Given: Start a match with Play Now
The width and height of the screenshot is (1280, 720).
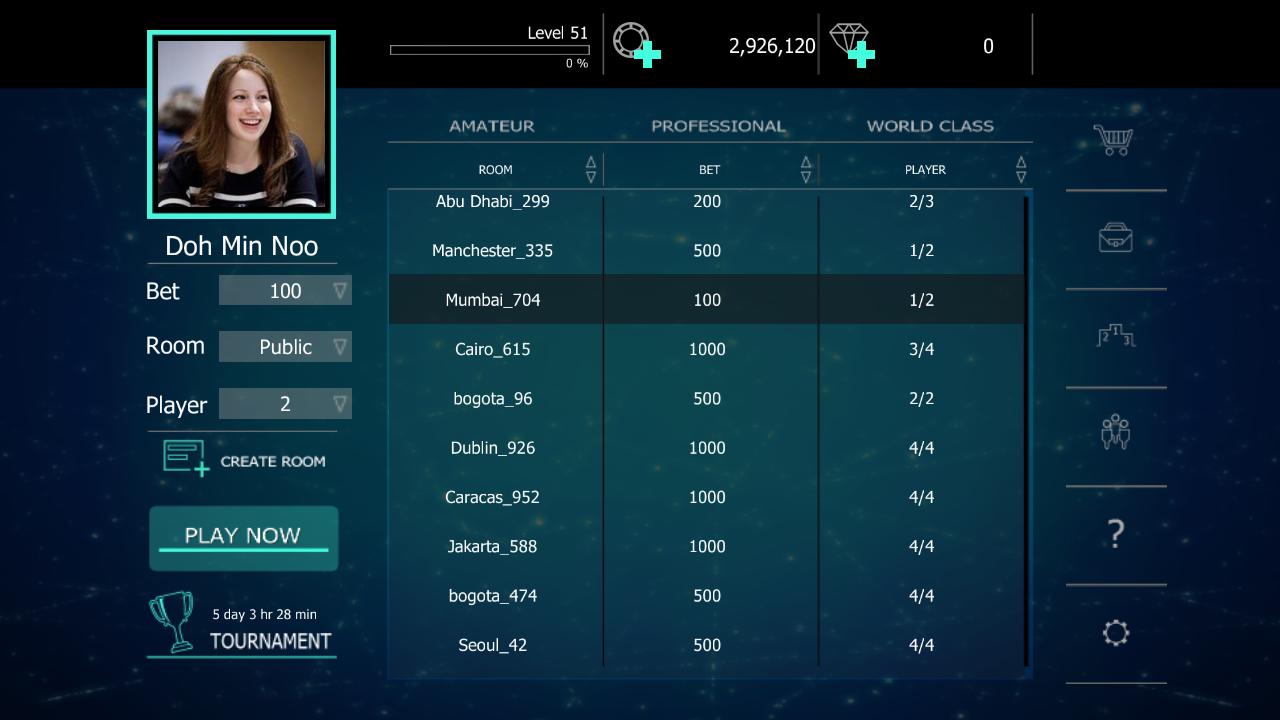Looking at the screenshot, I should pos(243,537).
